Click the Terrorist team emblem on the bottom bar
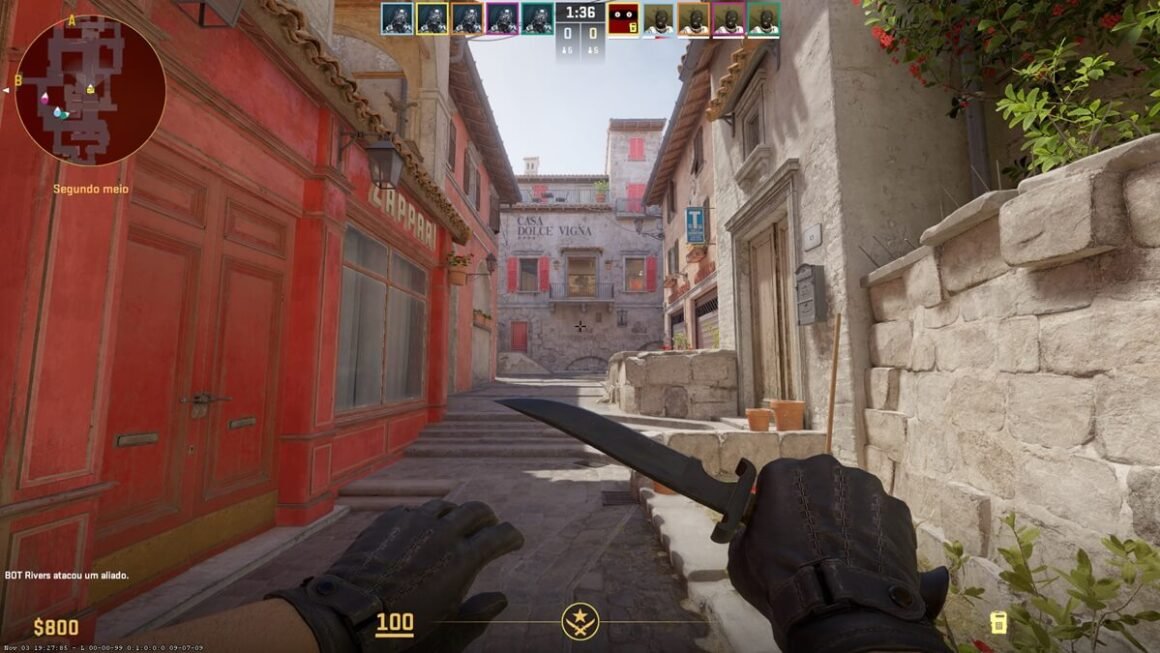 coord(580,621)
